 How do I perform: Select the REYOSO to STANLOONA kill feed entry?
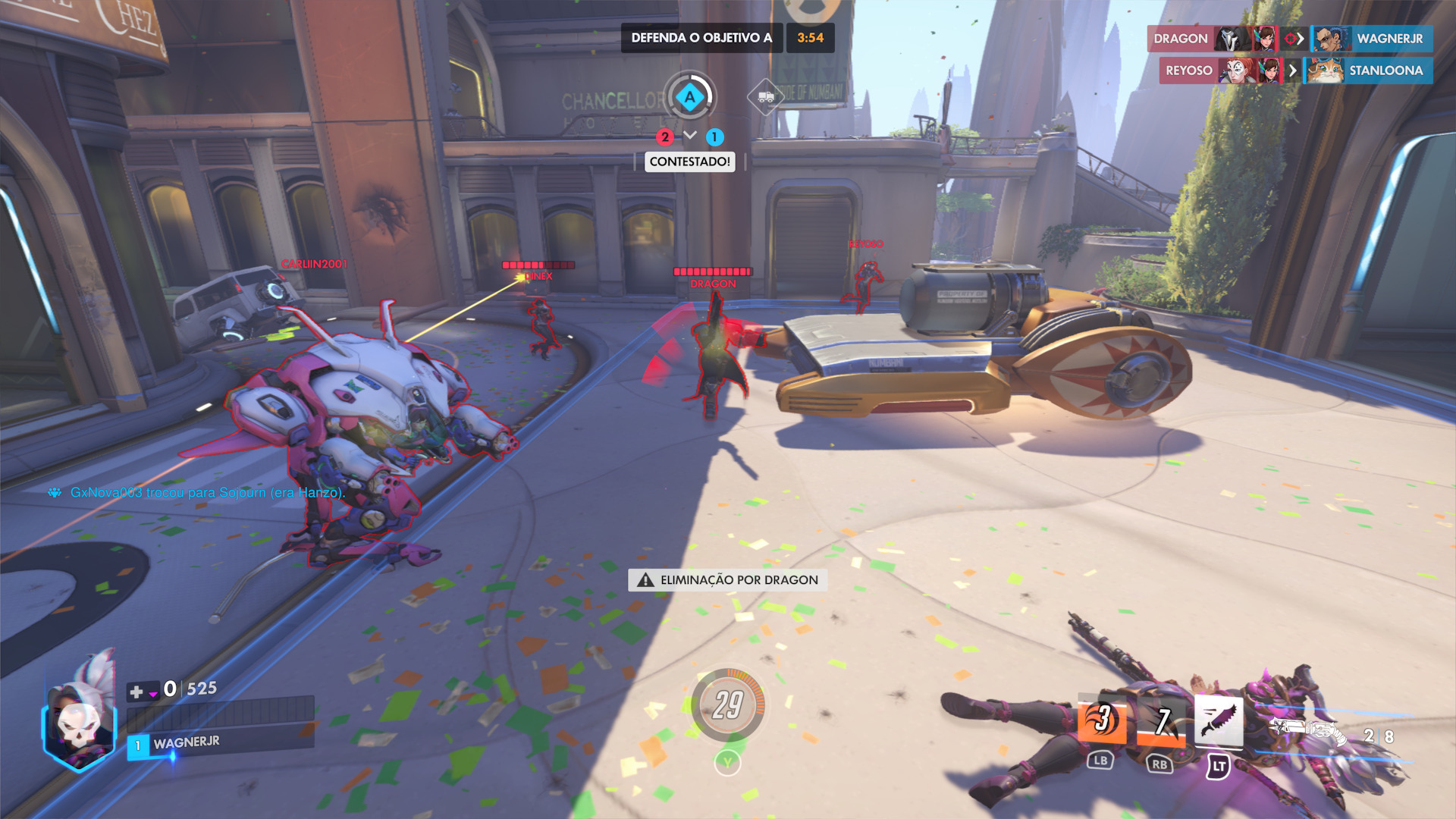coord(1294,71)
